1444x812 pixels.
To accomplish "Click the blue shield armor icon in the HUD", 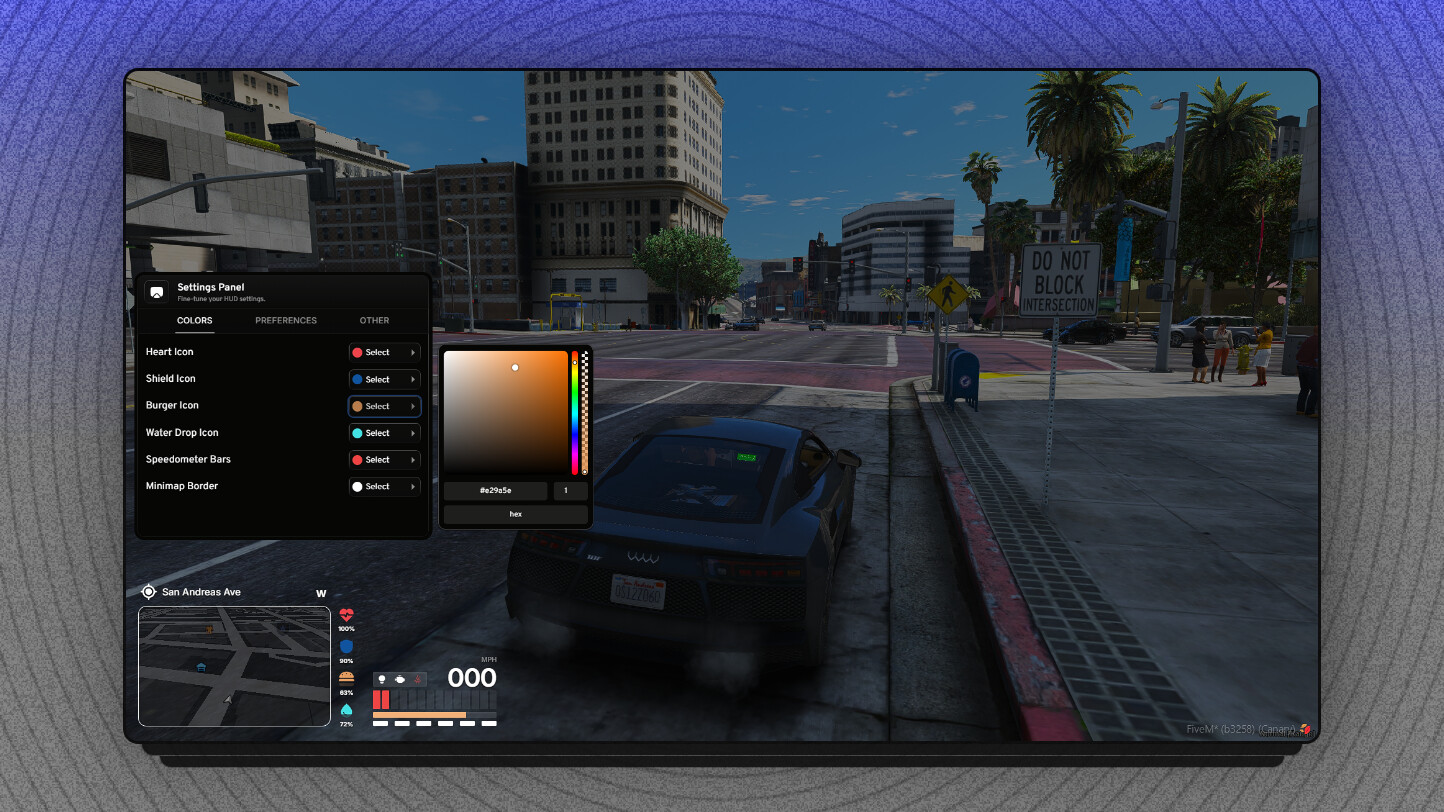I will [x=347, y=646].
